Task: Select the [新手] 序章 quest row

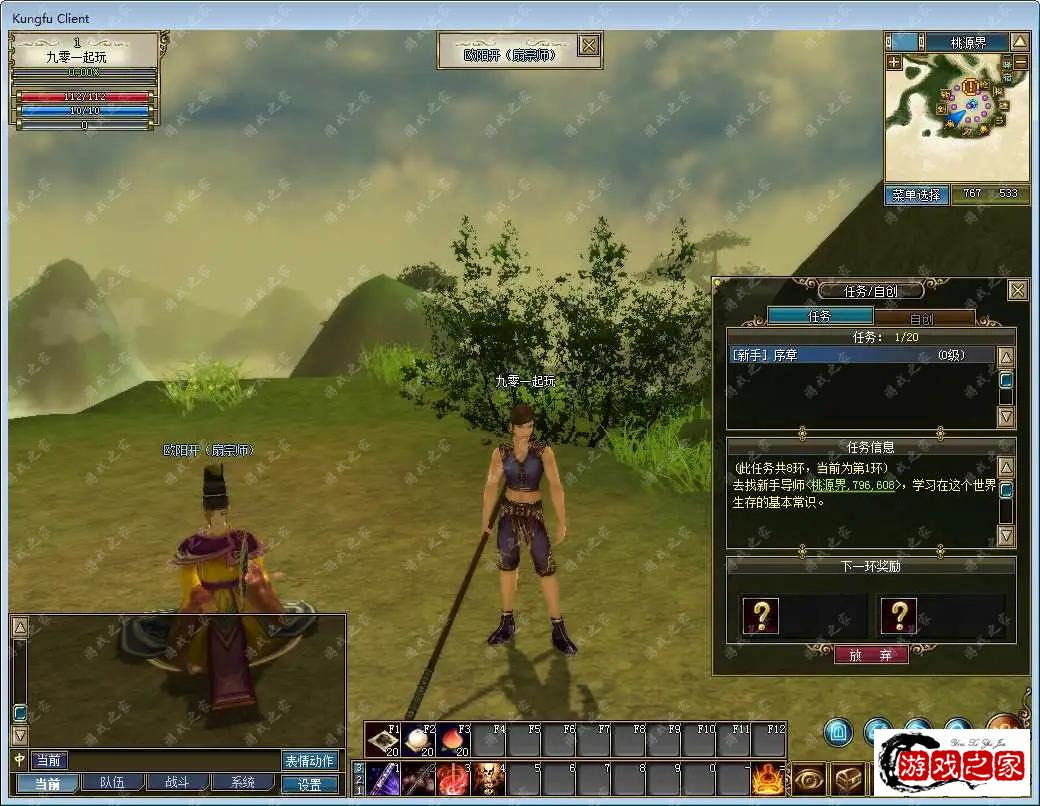Action: (x=861, y=356)
